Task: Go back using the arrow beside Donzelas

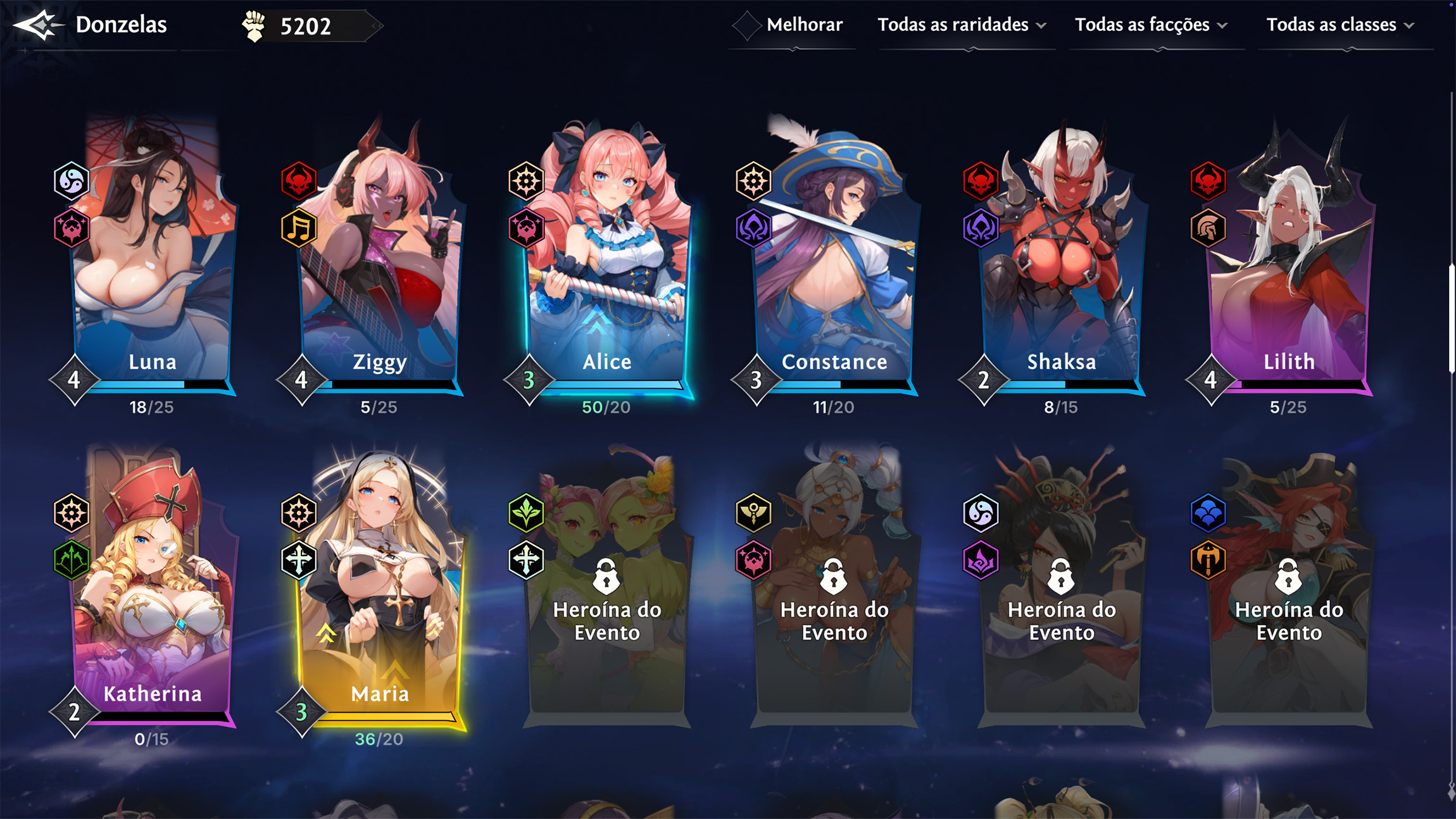Action: click(38, 25)
